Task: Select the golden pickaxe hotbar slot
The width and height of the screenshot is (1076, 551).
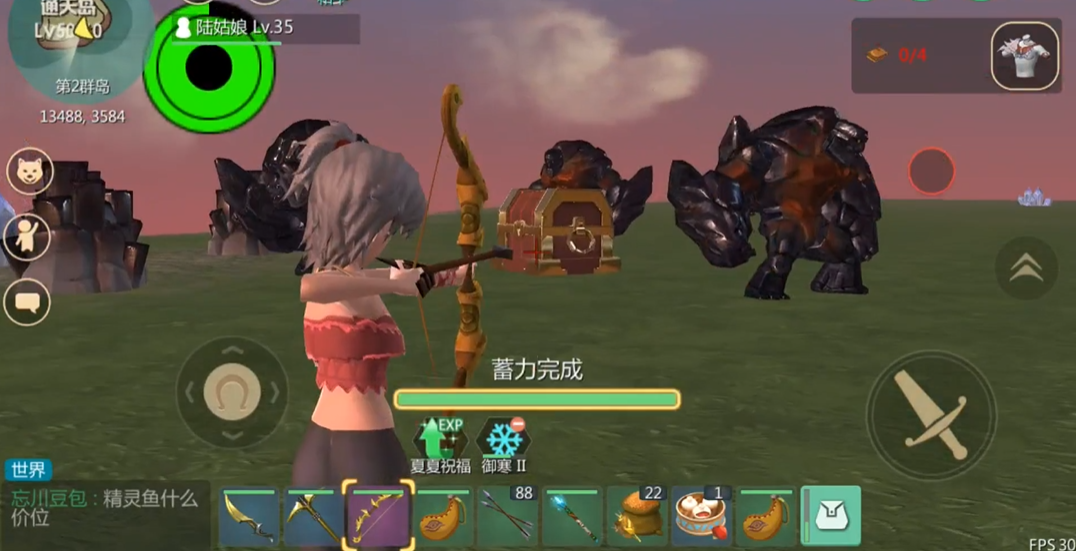Action: 314,518
